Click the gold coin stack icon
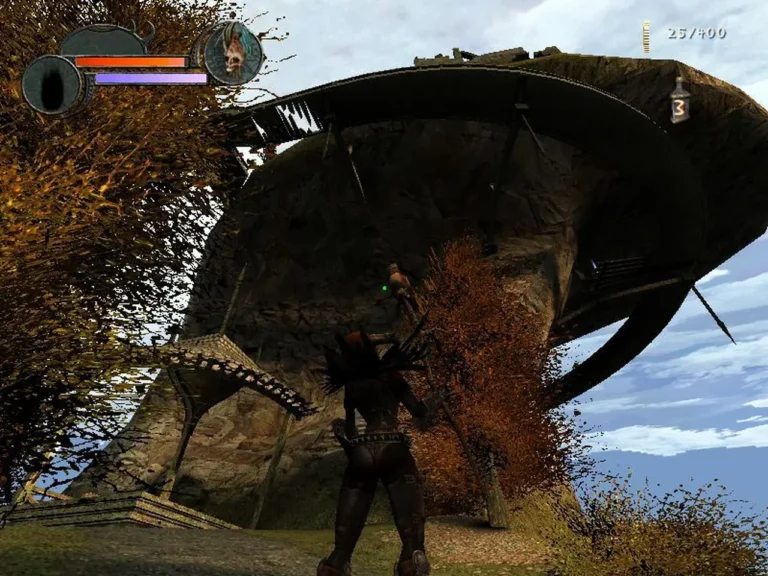The image size is (768, 576). click(647, 36)
